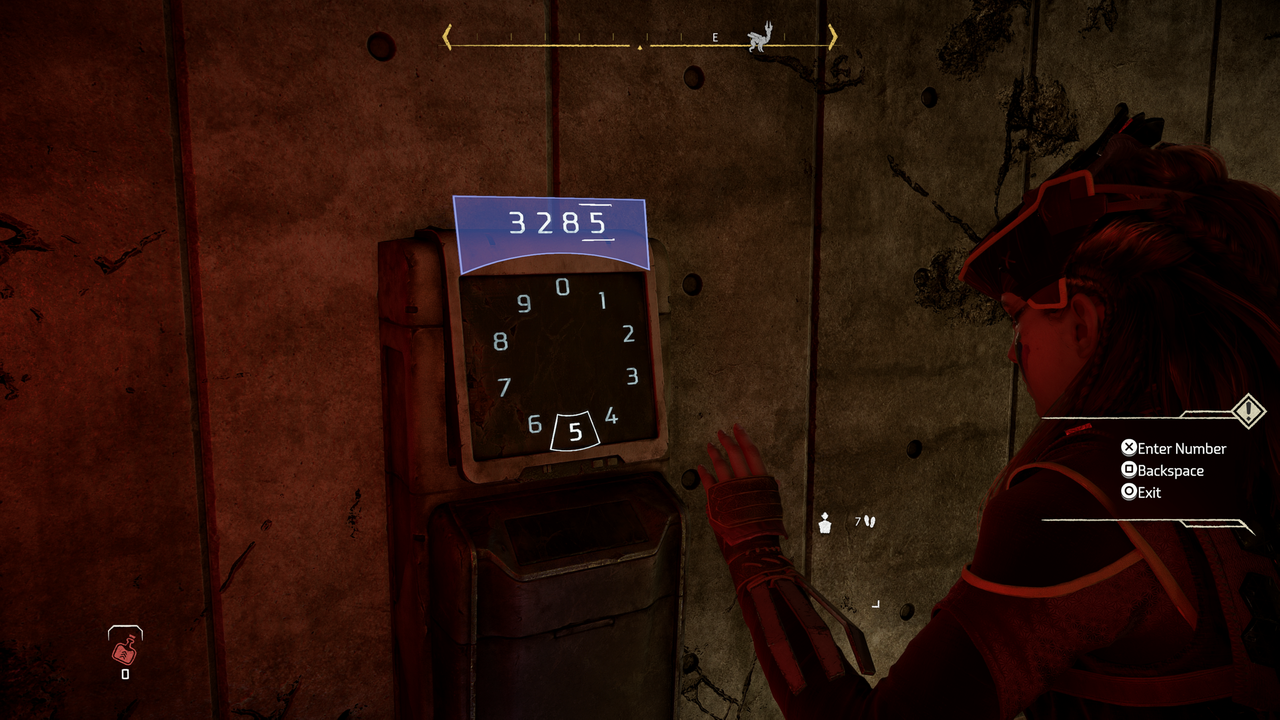Select the crouching stealth figure icon
1280x720 pixels.
(x=823, y=523)
